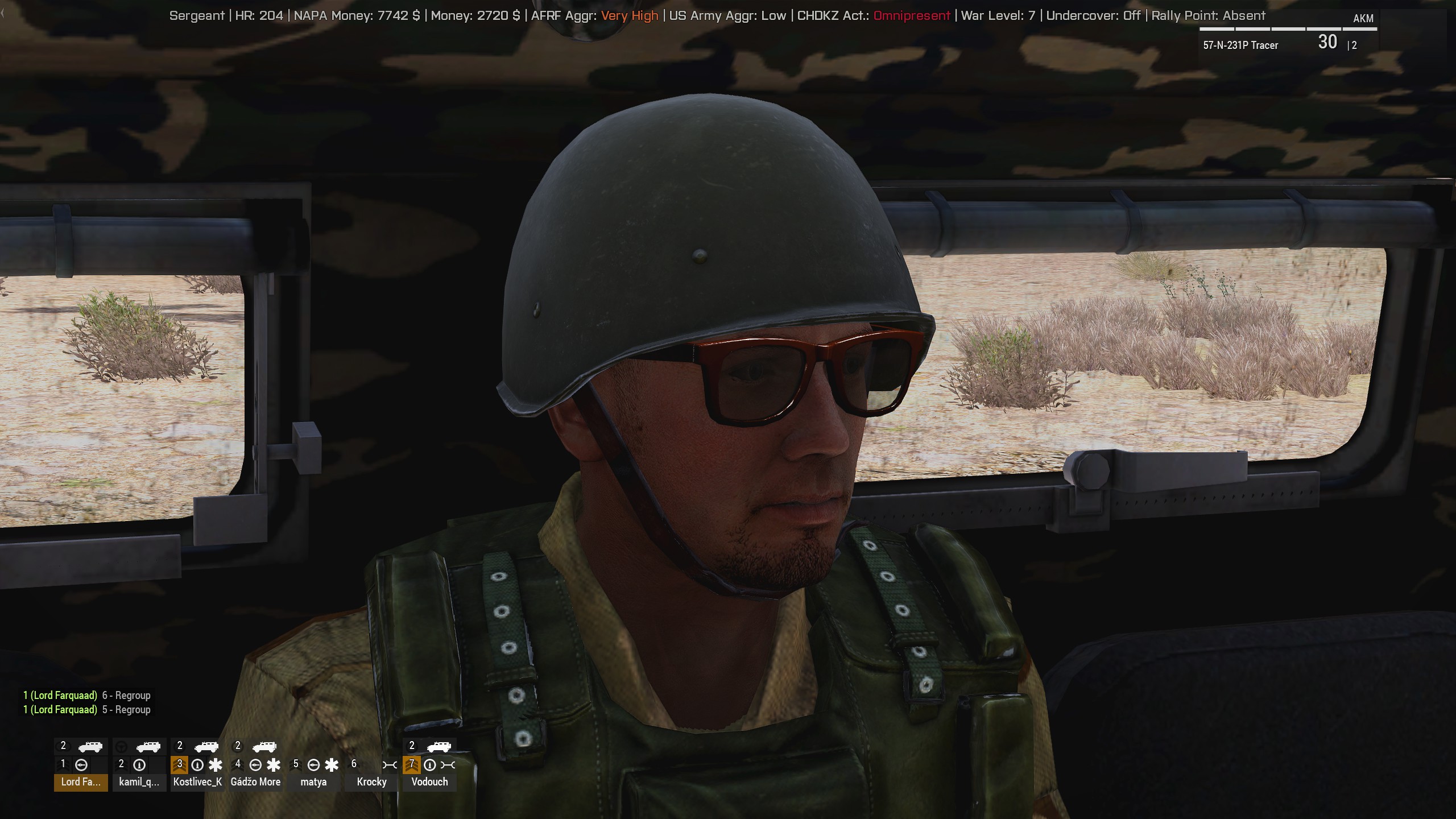Select squad member Lord Fa... in squad bar

(x=81, y=781)
